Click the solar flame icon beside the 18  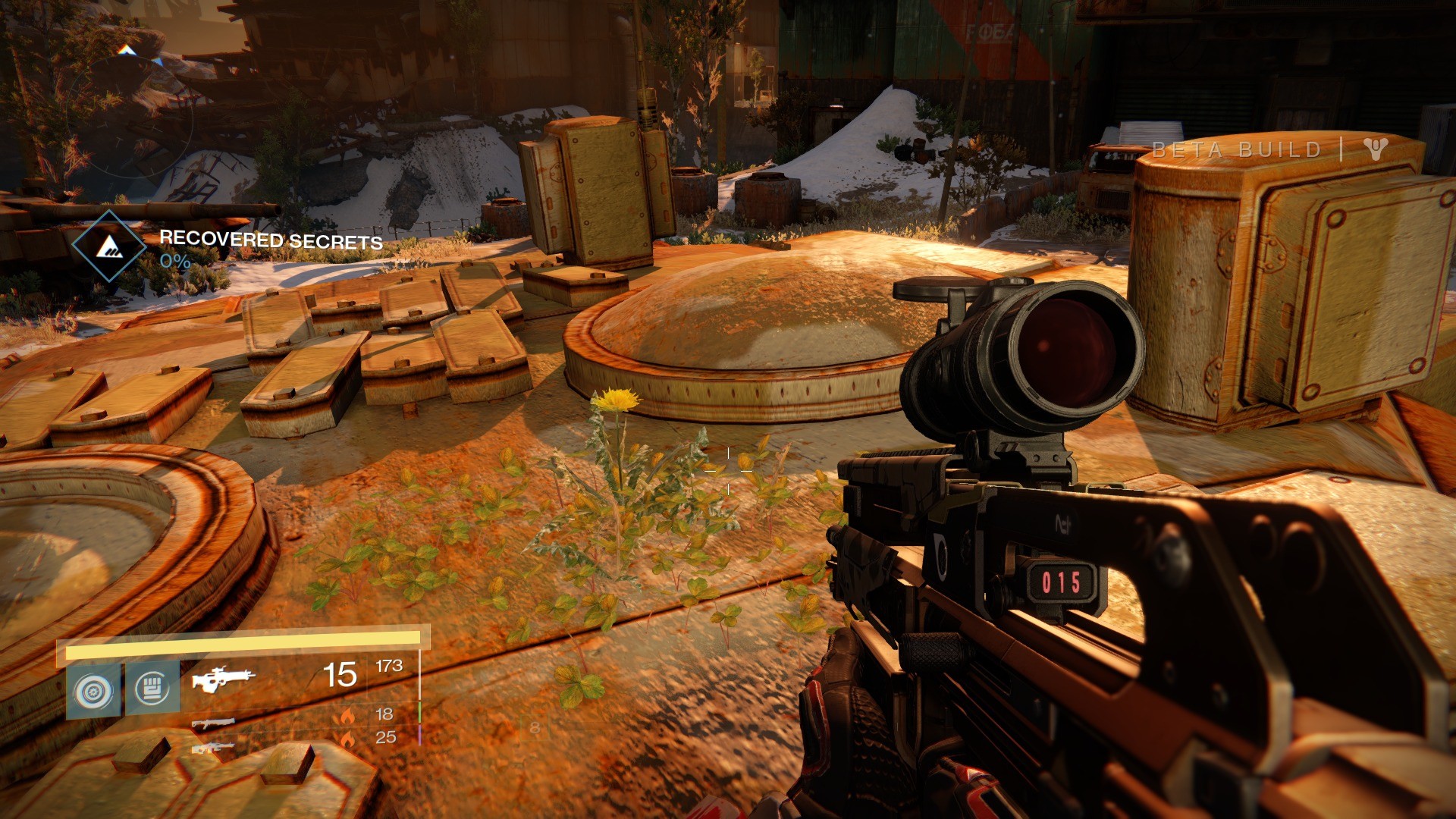click(x=348, y=716)
